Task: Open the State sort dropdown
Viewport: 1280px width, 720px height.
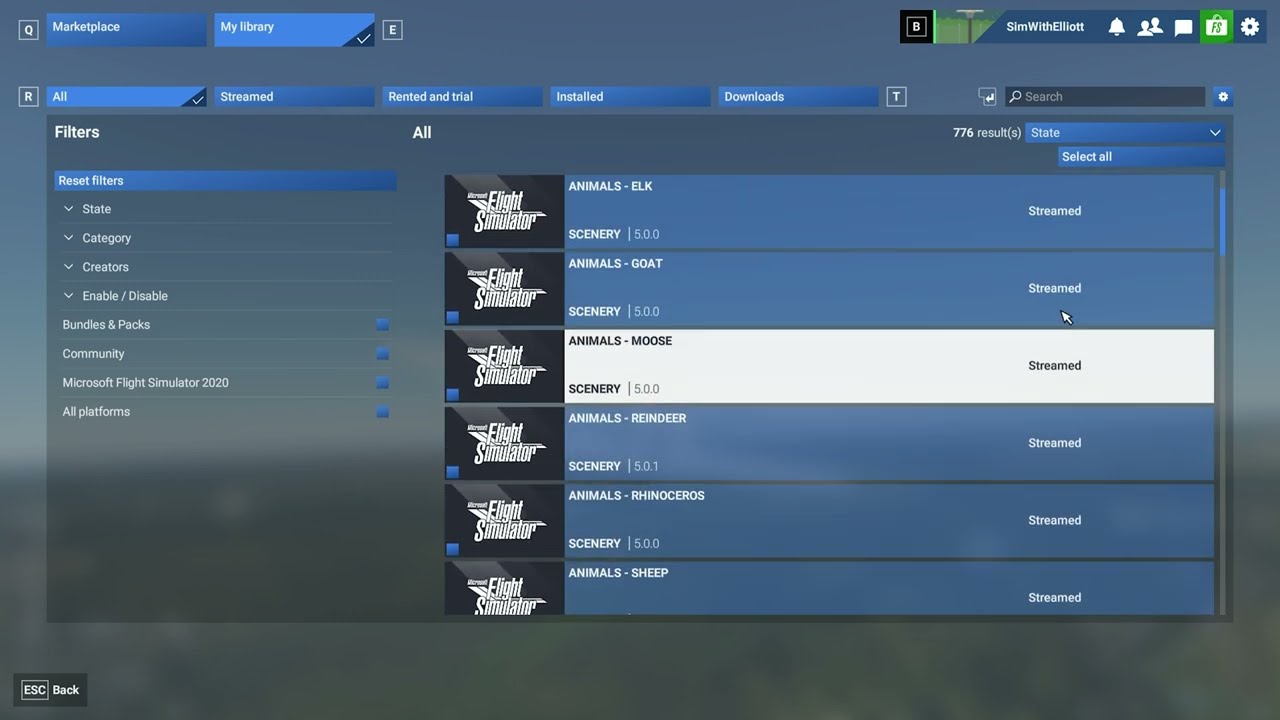Action: (1124, 133)
